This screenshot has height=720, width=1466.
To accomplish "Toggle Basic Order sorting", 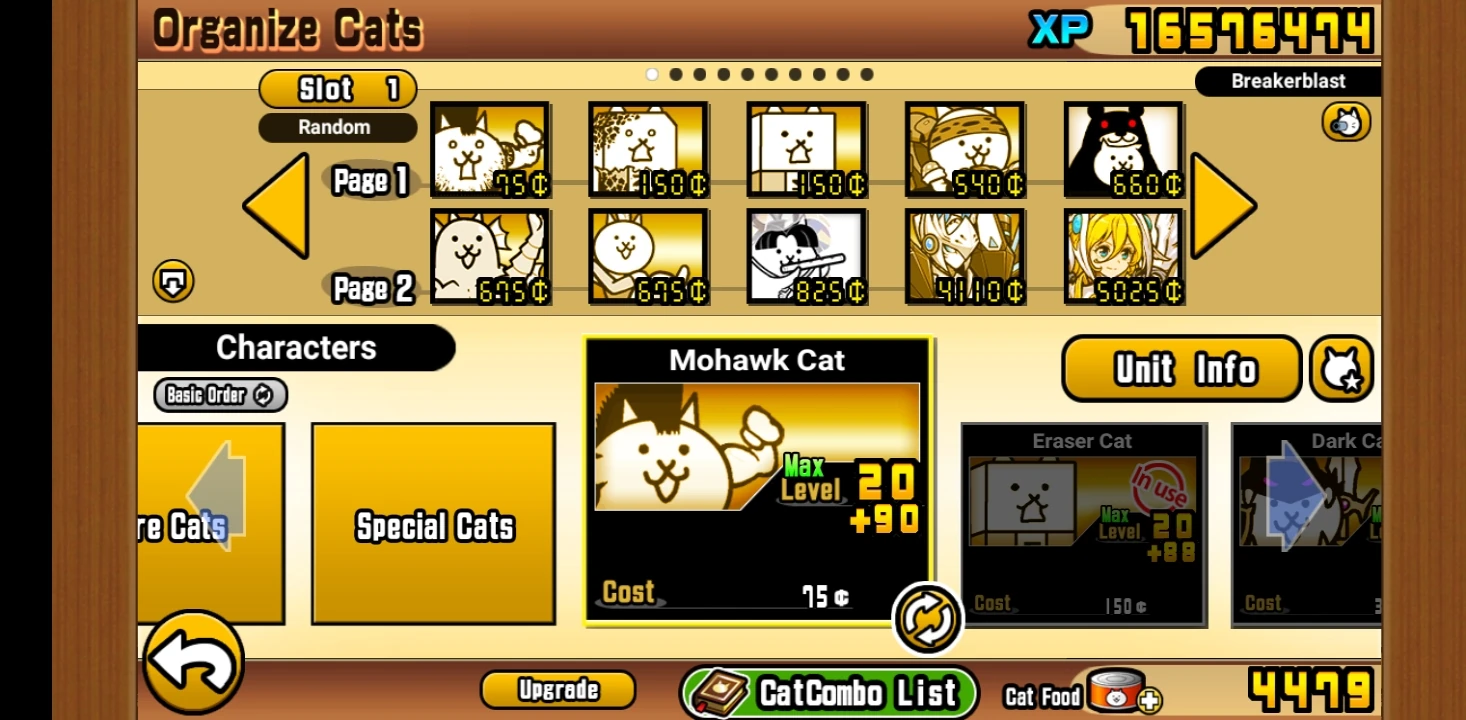I will pyautogui.click(x=218, y=395).
